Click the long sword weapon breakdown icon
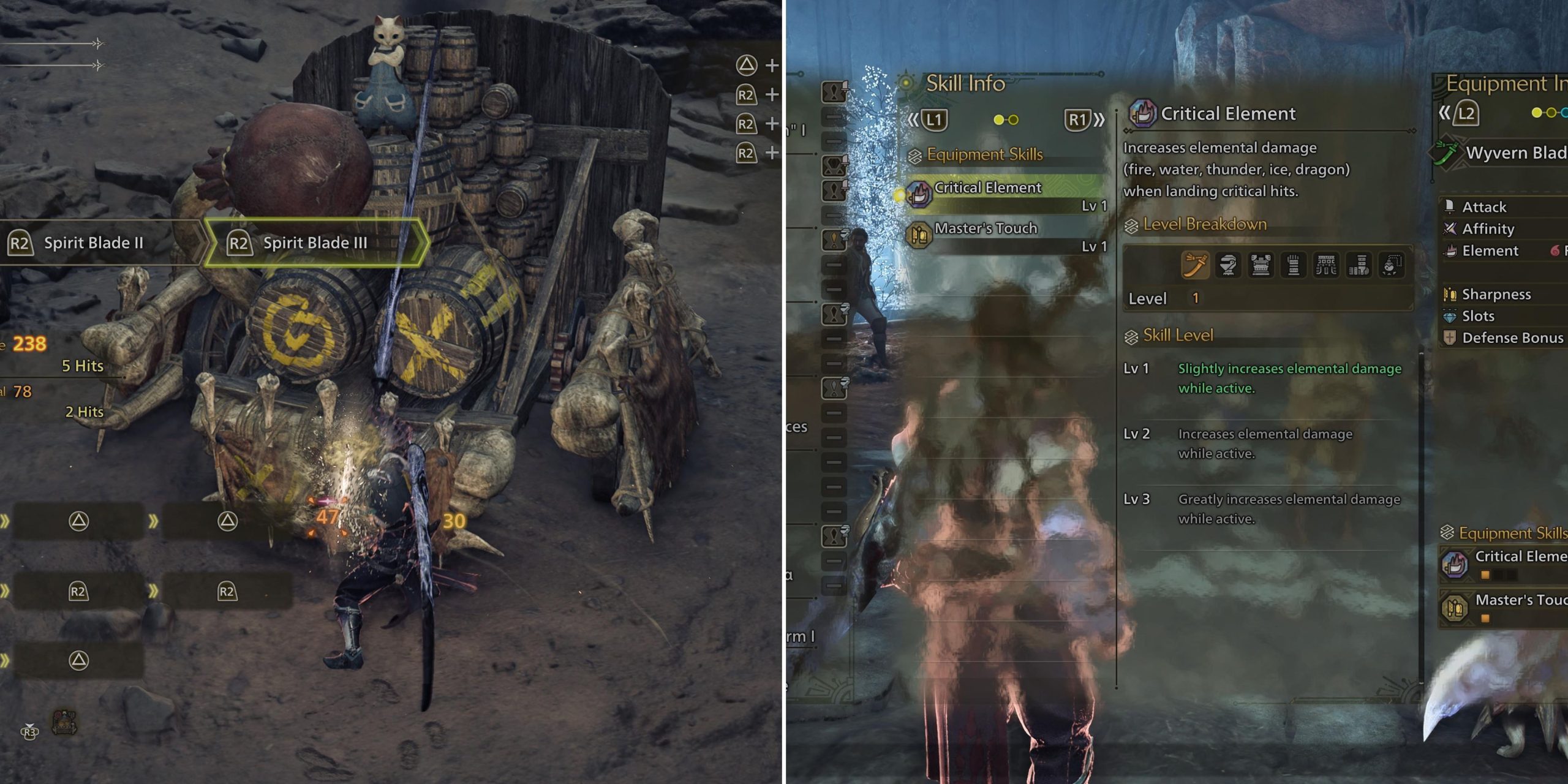Screen dimensions: 1568x784 coord(1195,265)
